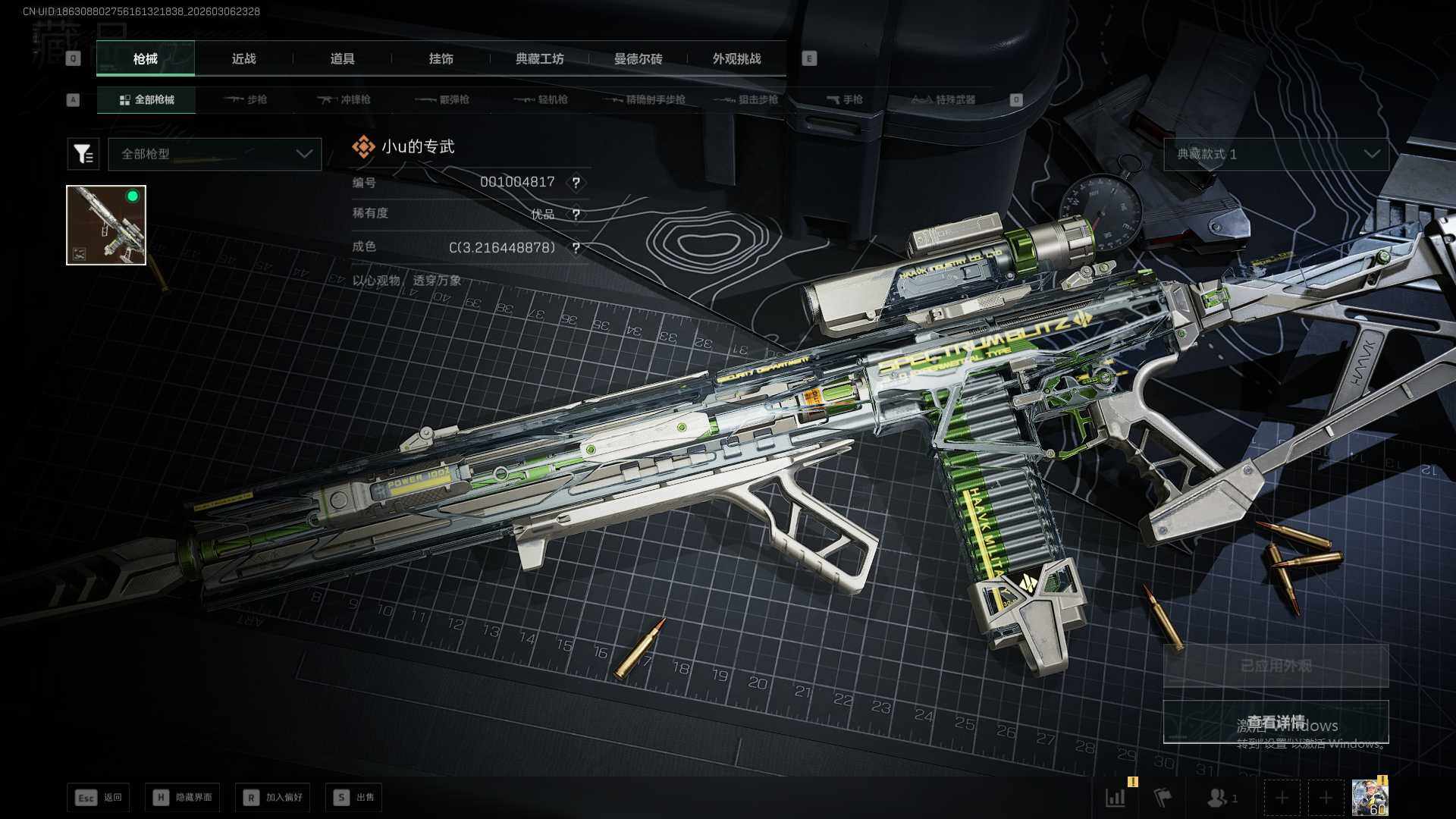Switch to the 近战 melee tab
This screenshot has height=819, width=1456.
tap(243, 59)
